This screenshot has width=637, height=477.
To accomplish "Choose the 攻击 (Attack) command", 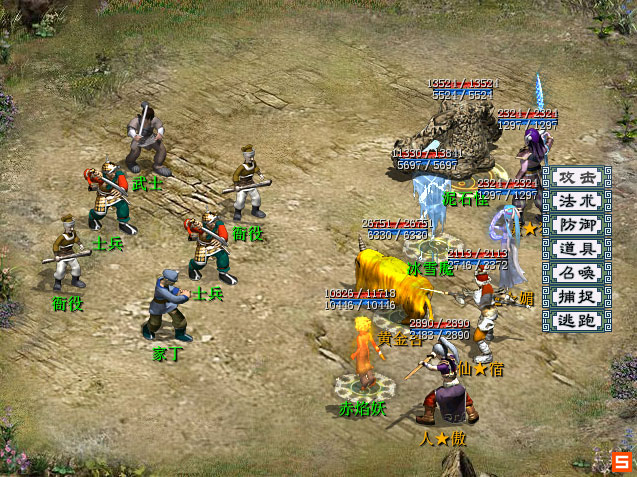I will point(577,177).
